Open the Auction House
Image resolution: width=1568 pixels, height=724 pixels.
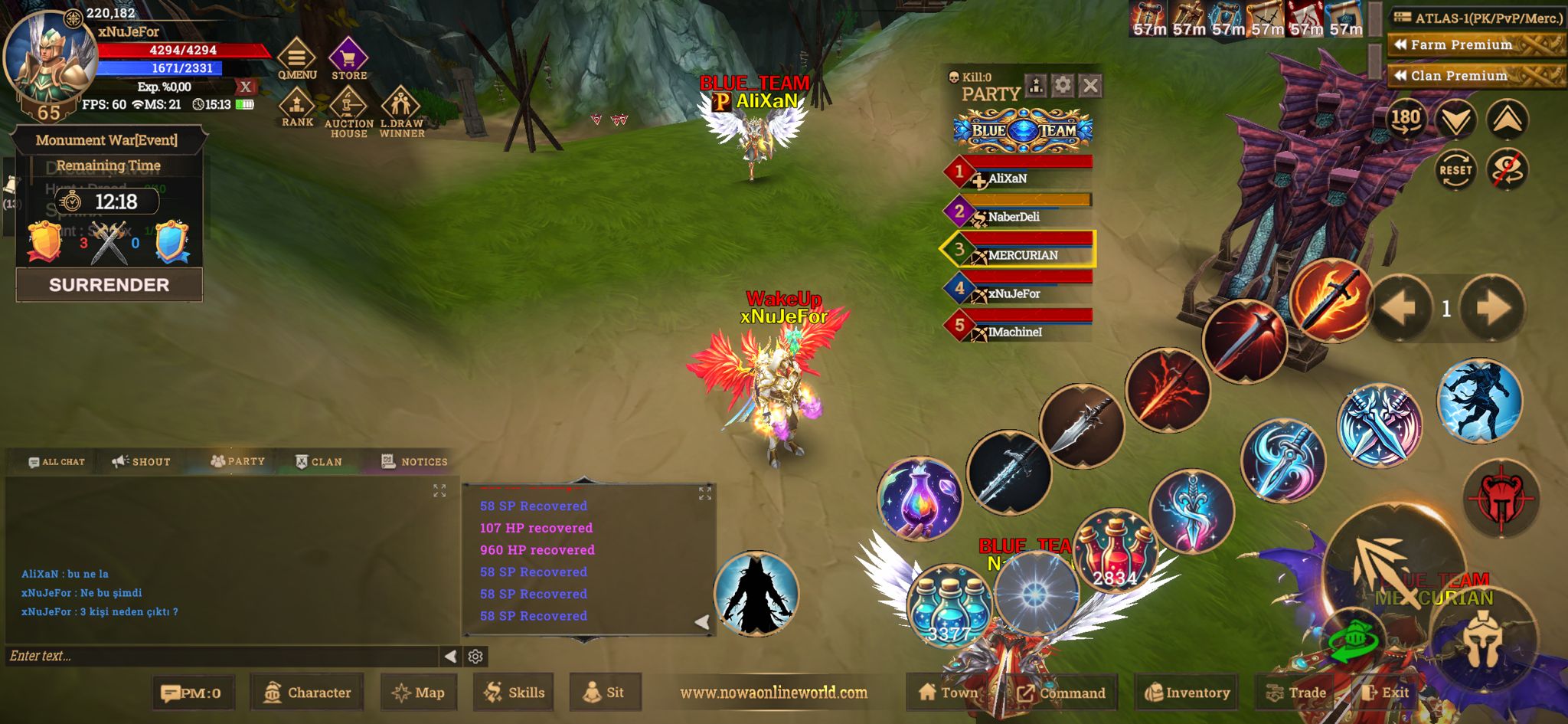tap(348, 112)
